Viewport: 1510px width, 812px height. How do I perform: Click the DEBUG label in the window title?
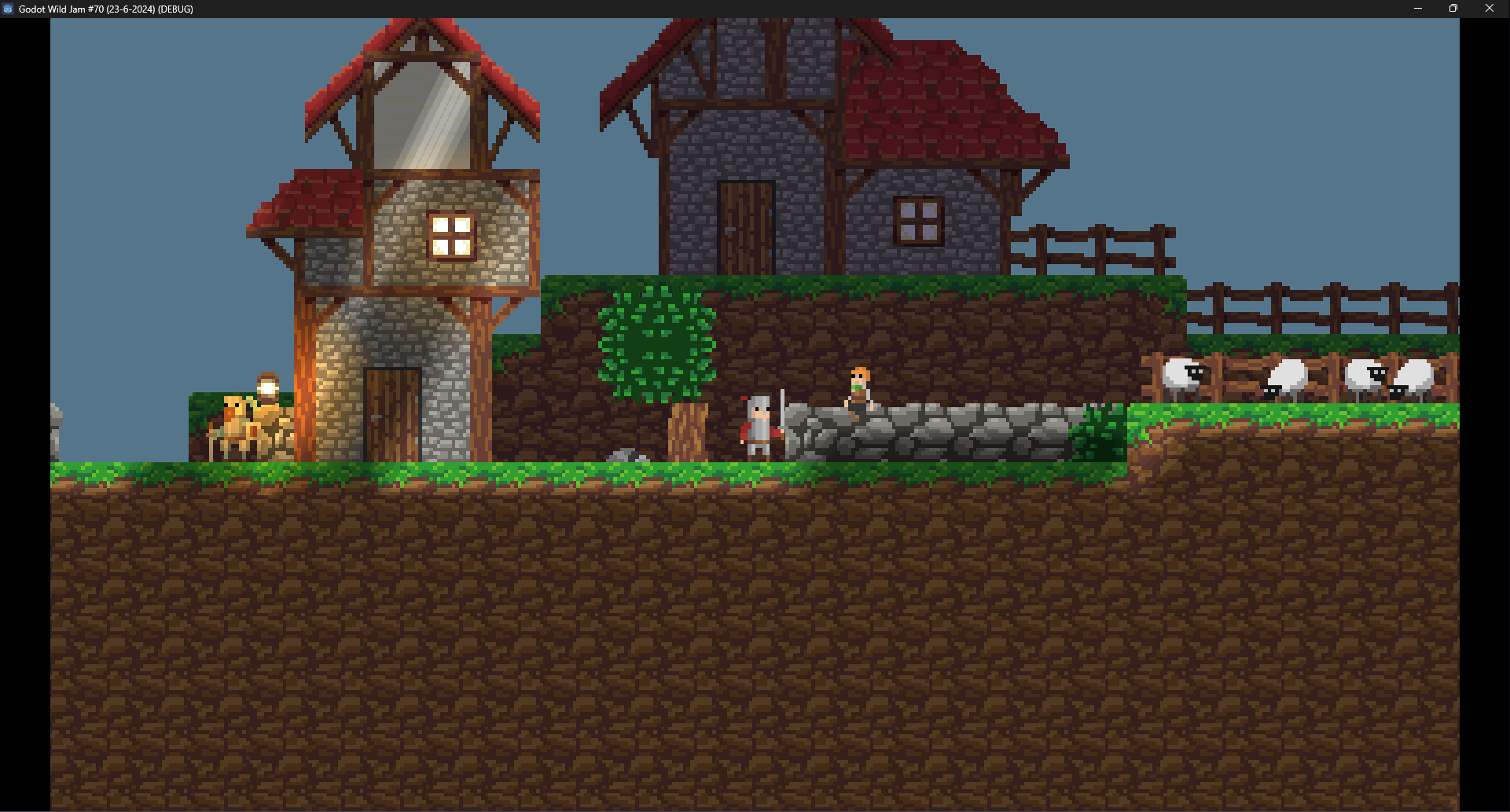pos(175,9)
